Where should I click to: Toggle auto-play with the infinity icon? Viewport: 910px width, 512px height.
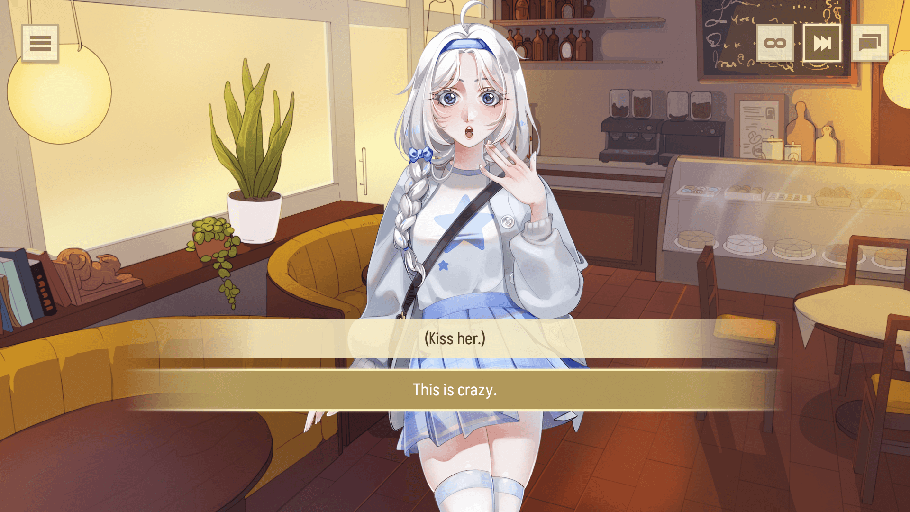pyautogui.click(x=774, y=43)
